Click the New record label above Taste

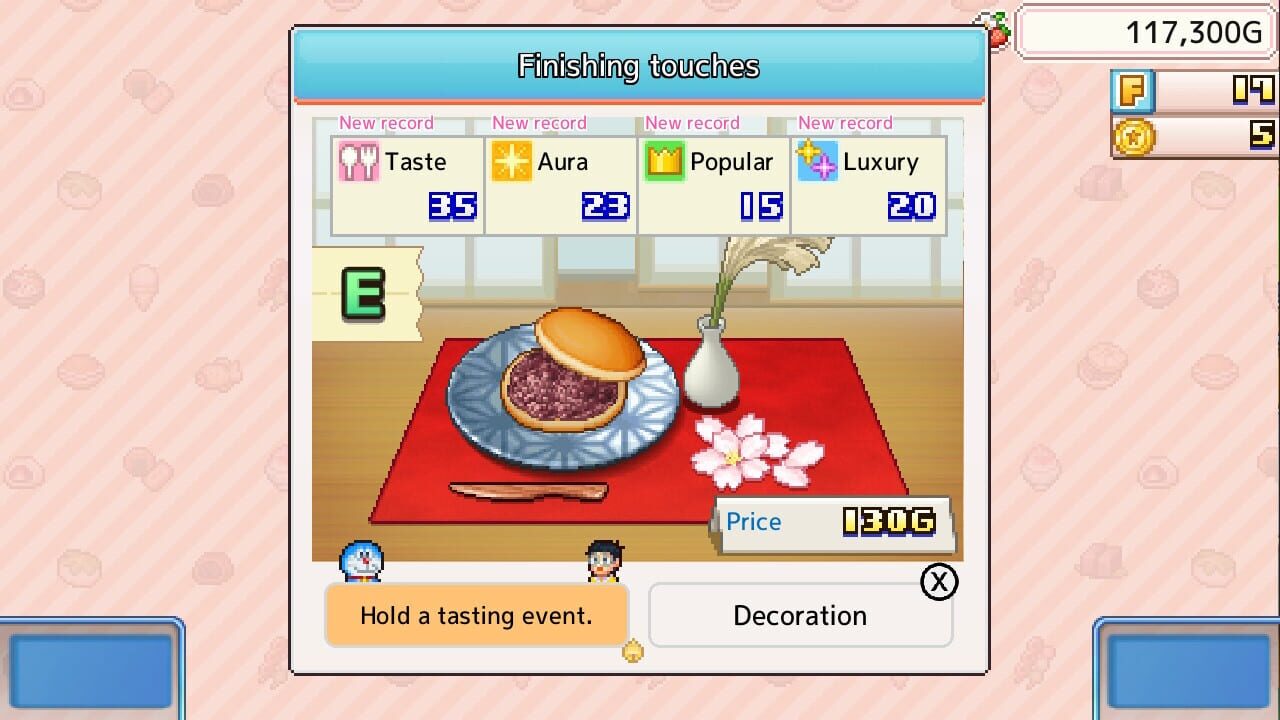tap(386, 122)
